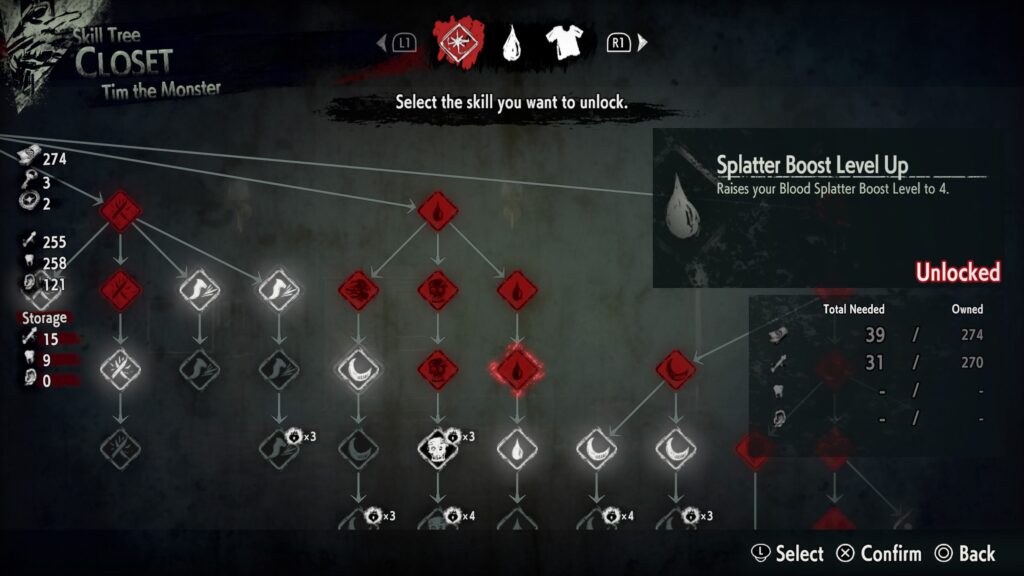Viewport: 1024px width, 576px height.
Task: Click the left arrow beside the tab icons
Action: pos(380,43)
